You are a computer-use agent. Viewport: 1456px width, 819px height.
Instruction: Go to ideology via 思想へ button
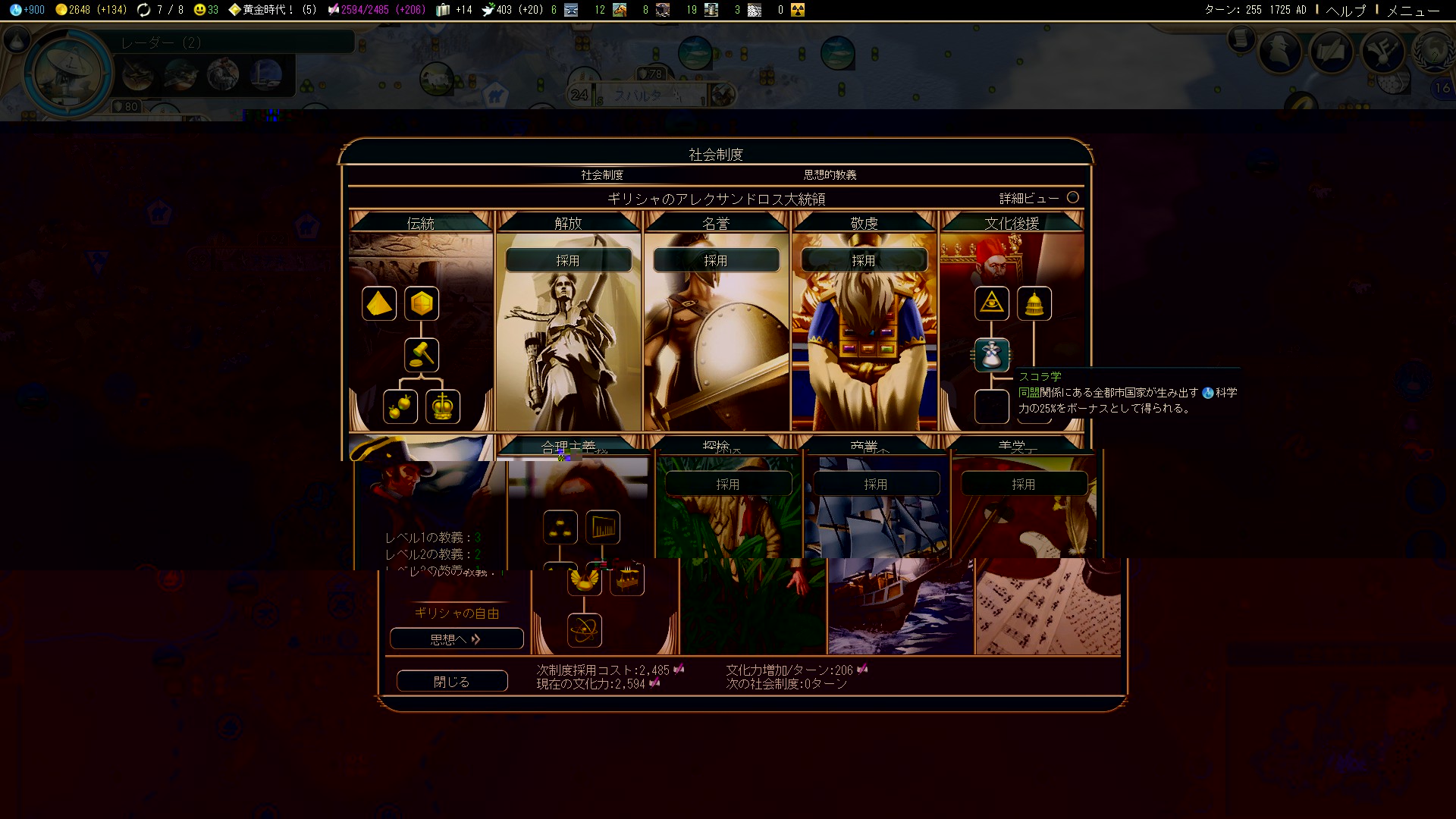pos(456,639)
